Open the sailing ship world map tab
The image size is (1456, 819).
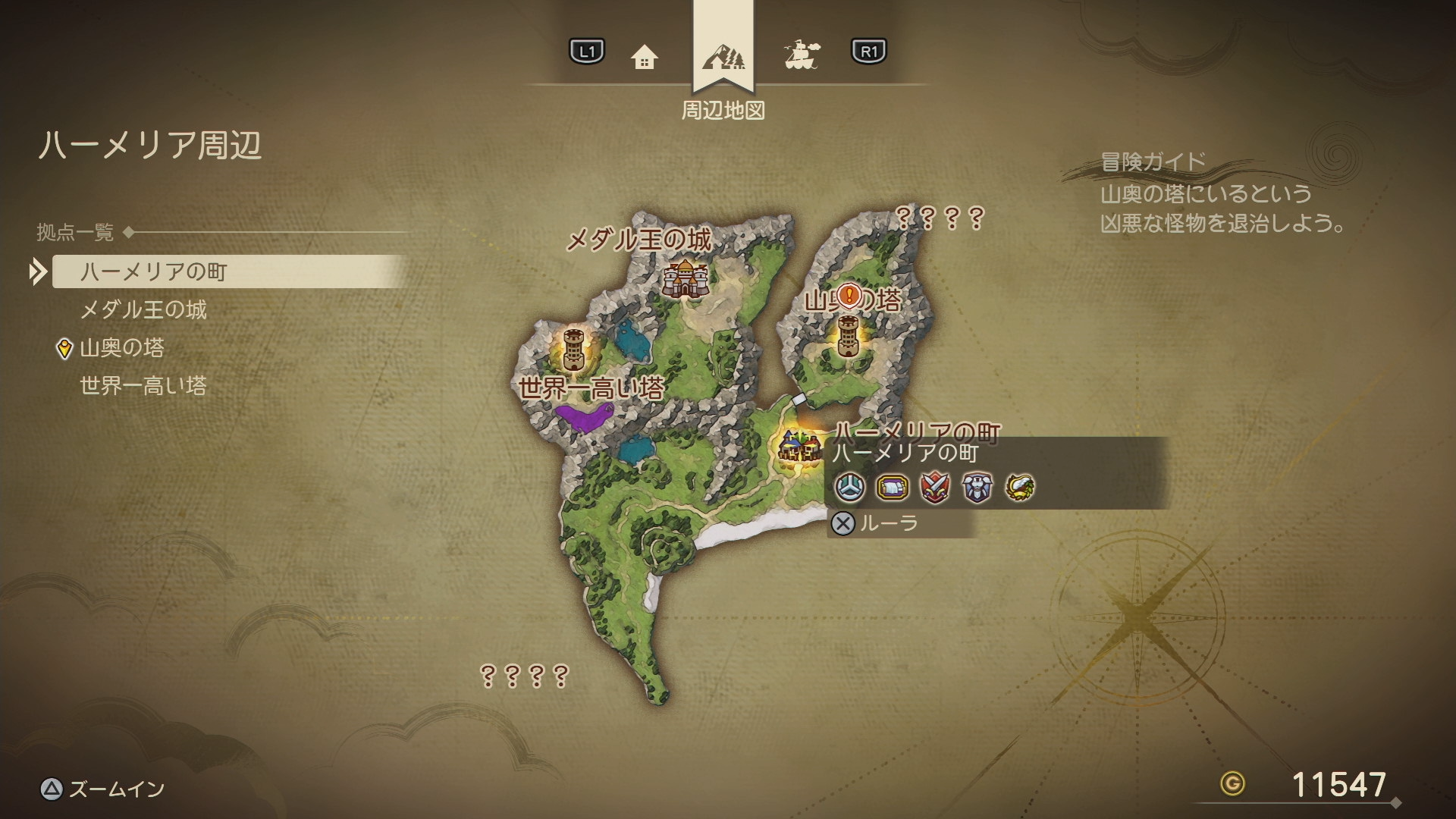[x=802, y=55]
